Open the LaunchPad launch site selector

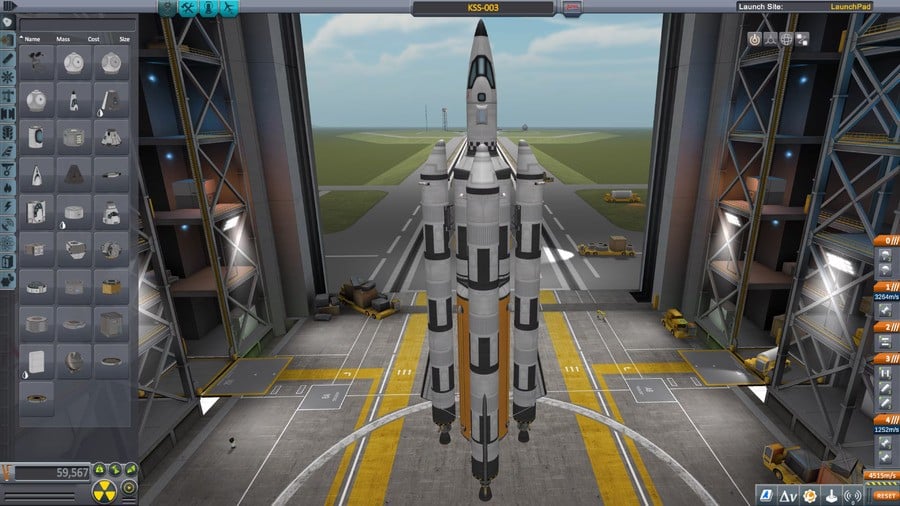pyautogui.click(x=852, y=7)
